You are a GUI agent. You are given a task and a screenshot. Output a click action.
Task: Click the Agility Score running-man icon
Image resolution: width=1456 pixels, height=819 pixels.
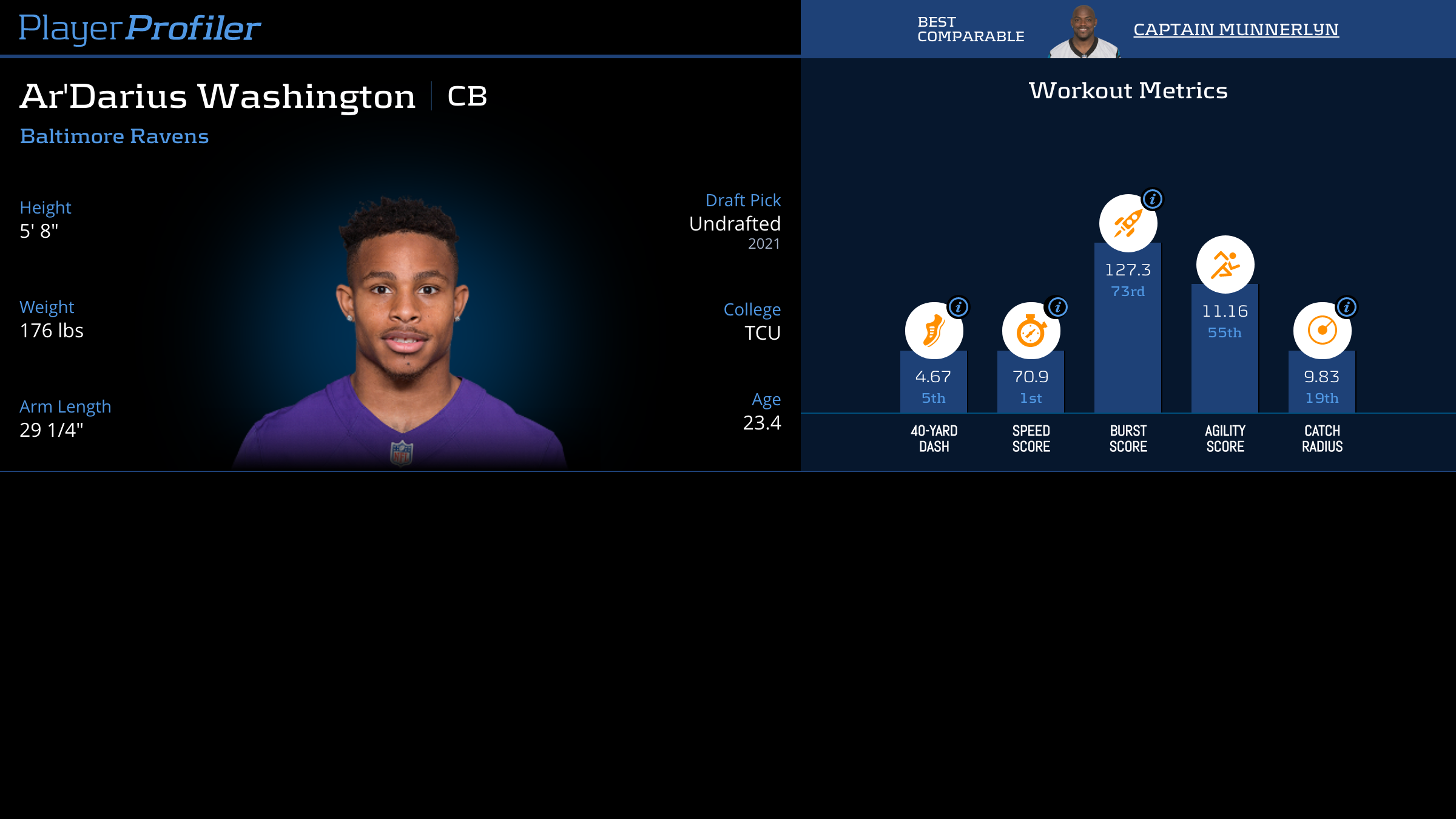(1225, 265)
